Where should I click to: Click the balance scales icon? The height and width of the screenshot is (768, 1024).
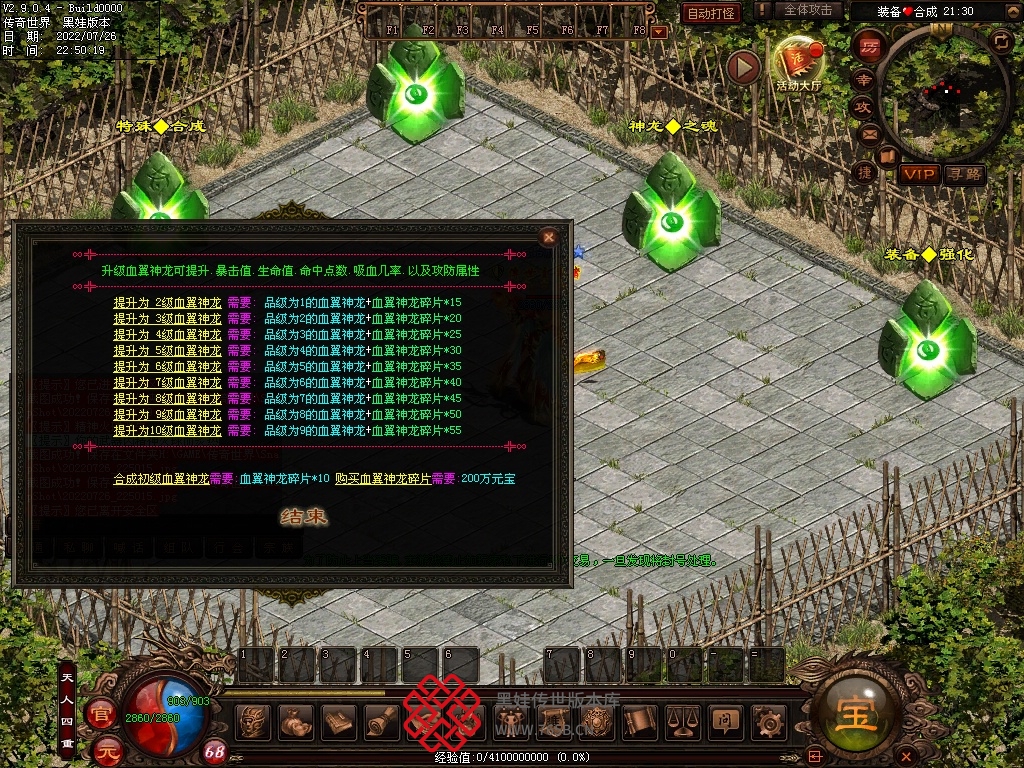(682, 721)
